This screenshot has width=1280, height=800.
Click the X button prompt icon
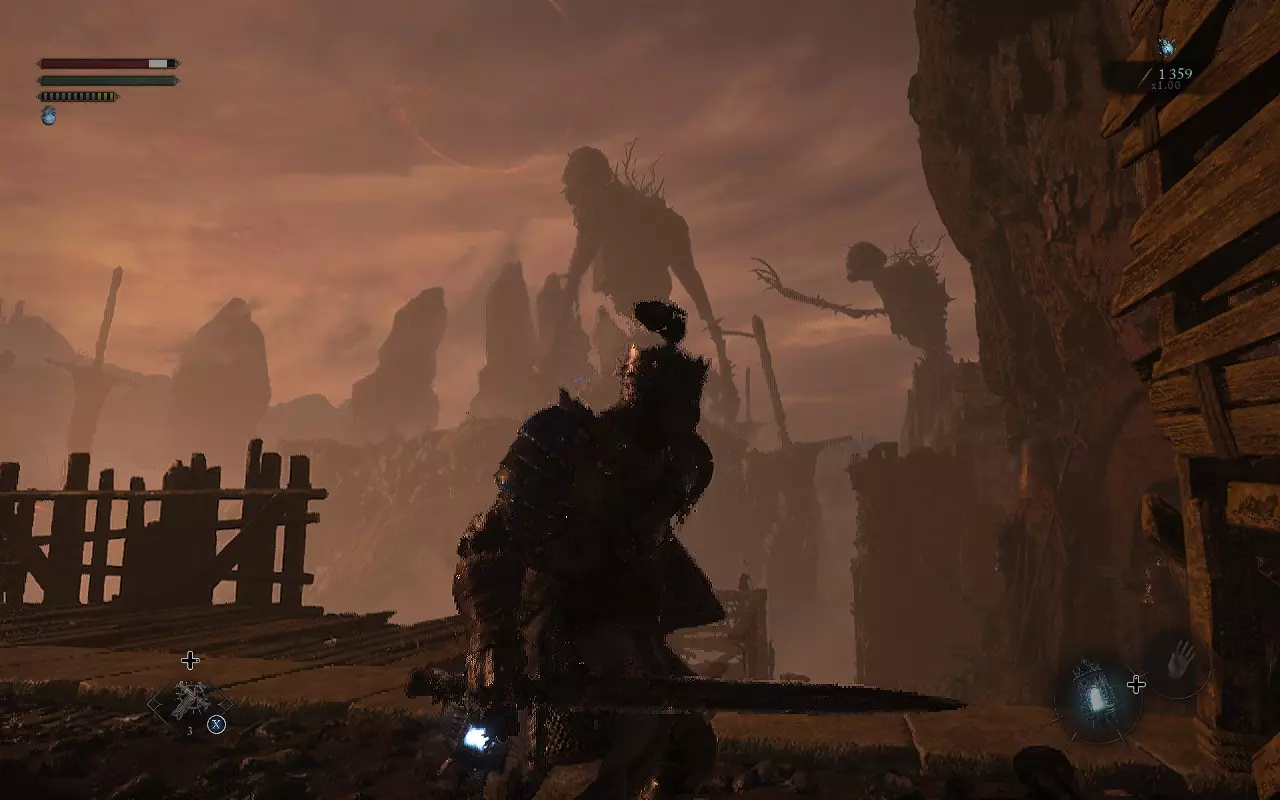coord(215,724)
